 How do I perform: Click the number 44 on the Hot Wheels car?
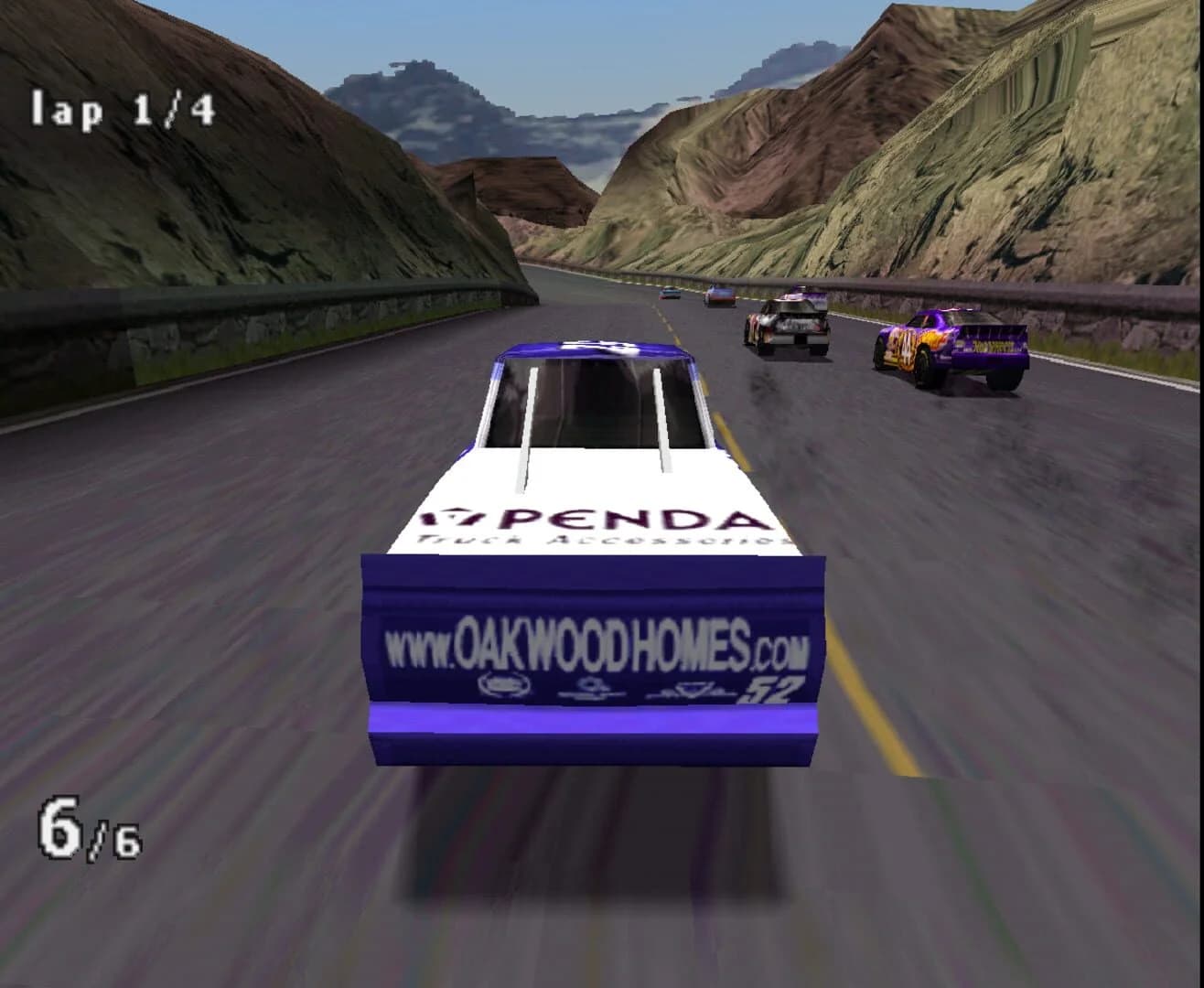pyautogui.click(x=906, y=349)
